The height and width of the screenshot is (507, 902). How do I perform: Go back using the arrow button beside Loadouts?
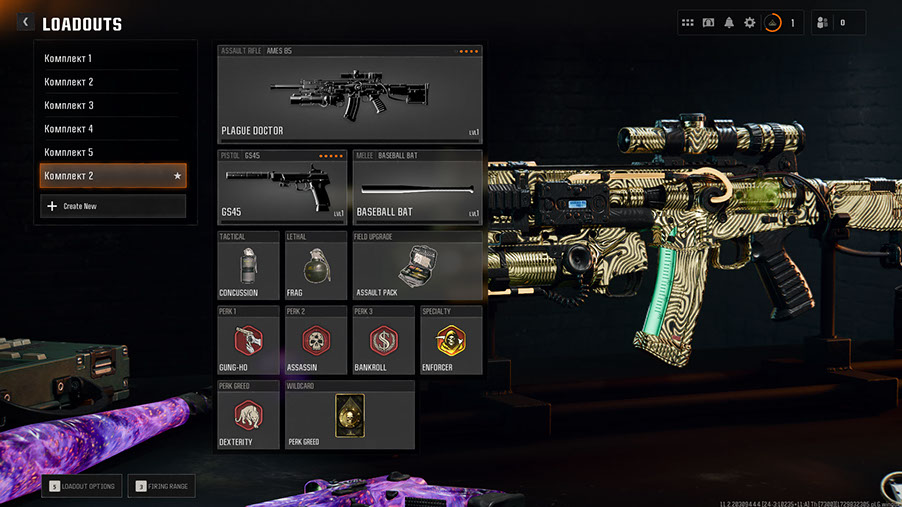click(x=25, y=22)
